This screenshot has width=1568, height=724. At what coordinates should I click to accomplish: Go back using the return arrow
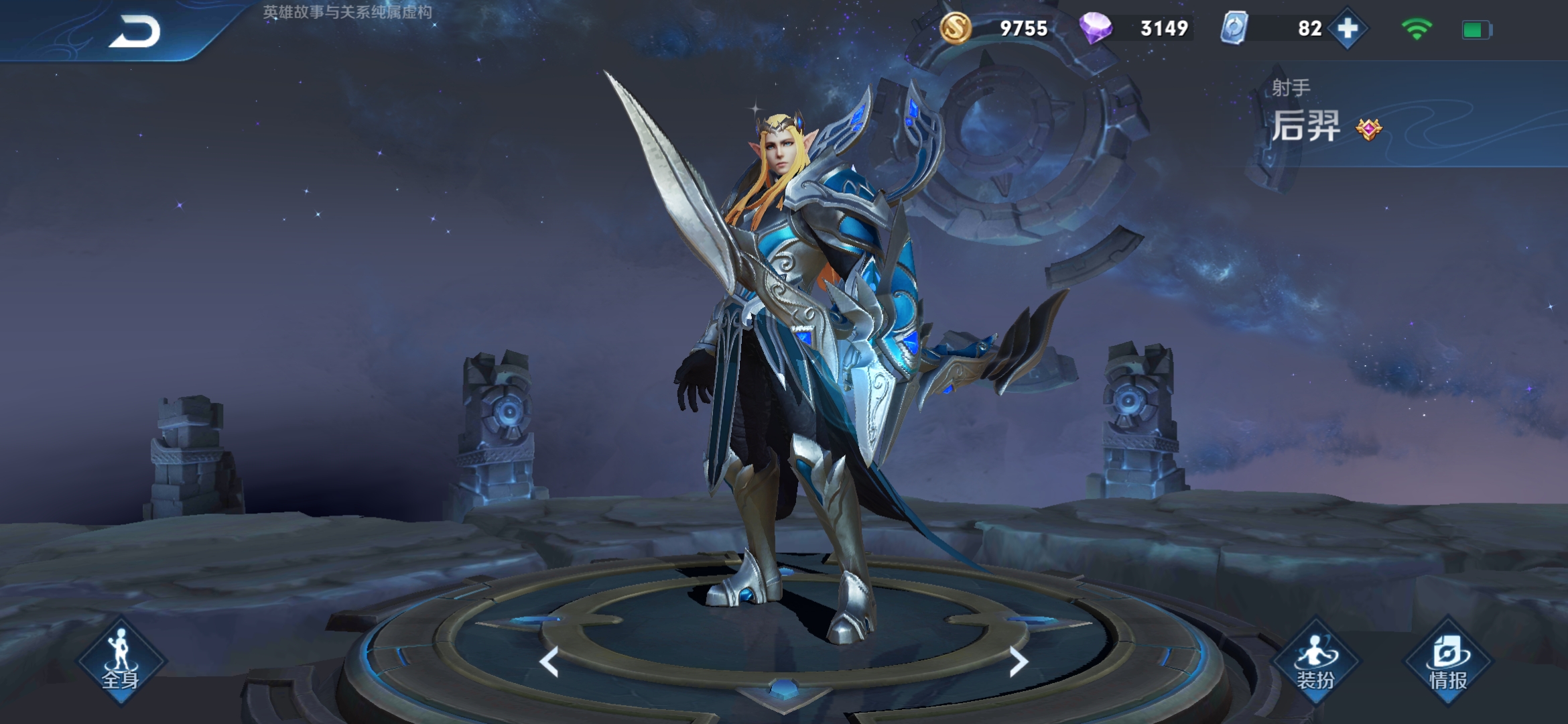pyautogui.click(x=135, y=32)
